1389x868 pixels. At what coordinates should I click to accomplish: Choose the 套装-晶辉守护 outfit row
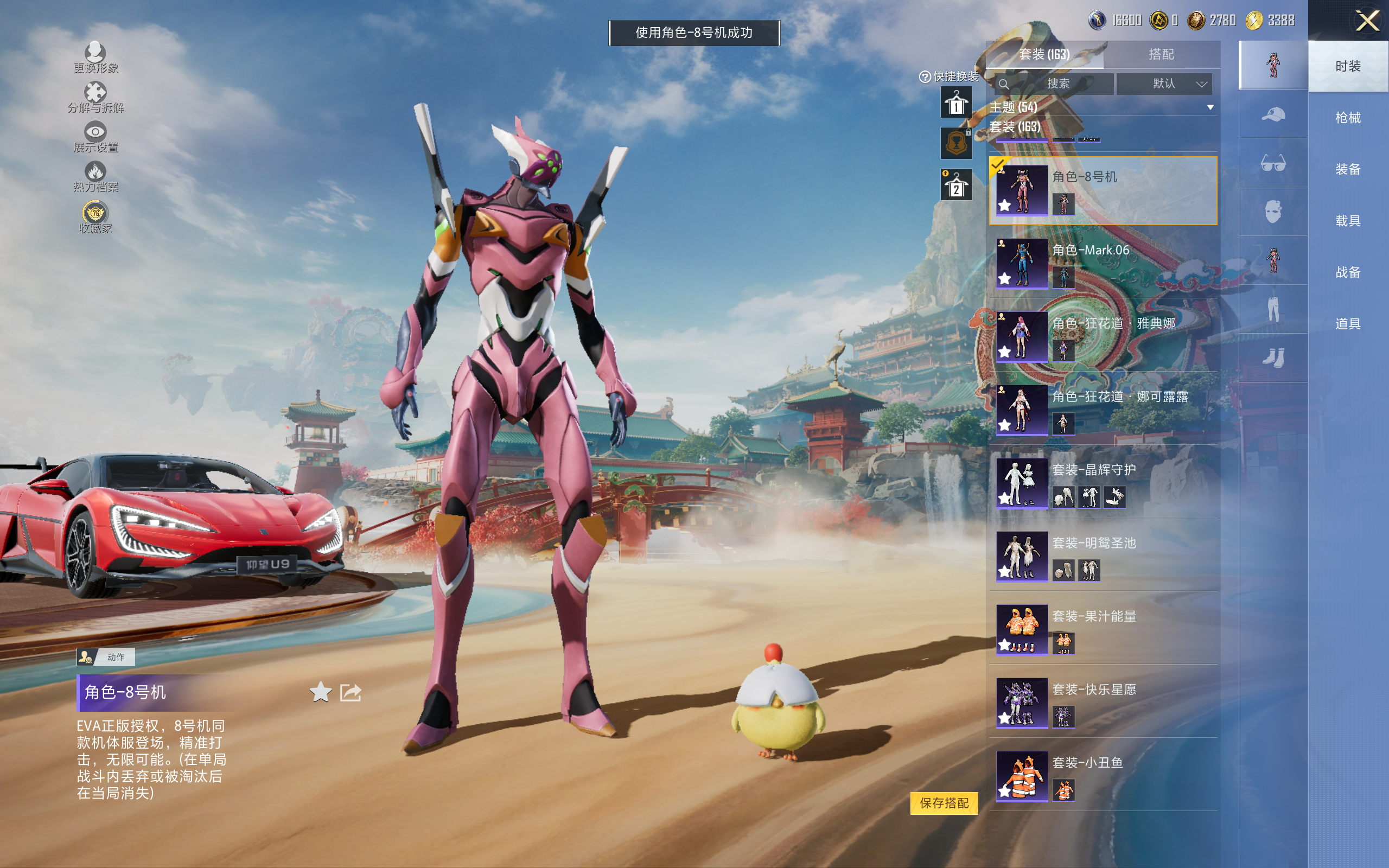click(x=1102, y=483)
